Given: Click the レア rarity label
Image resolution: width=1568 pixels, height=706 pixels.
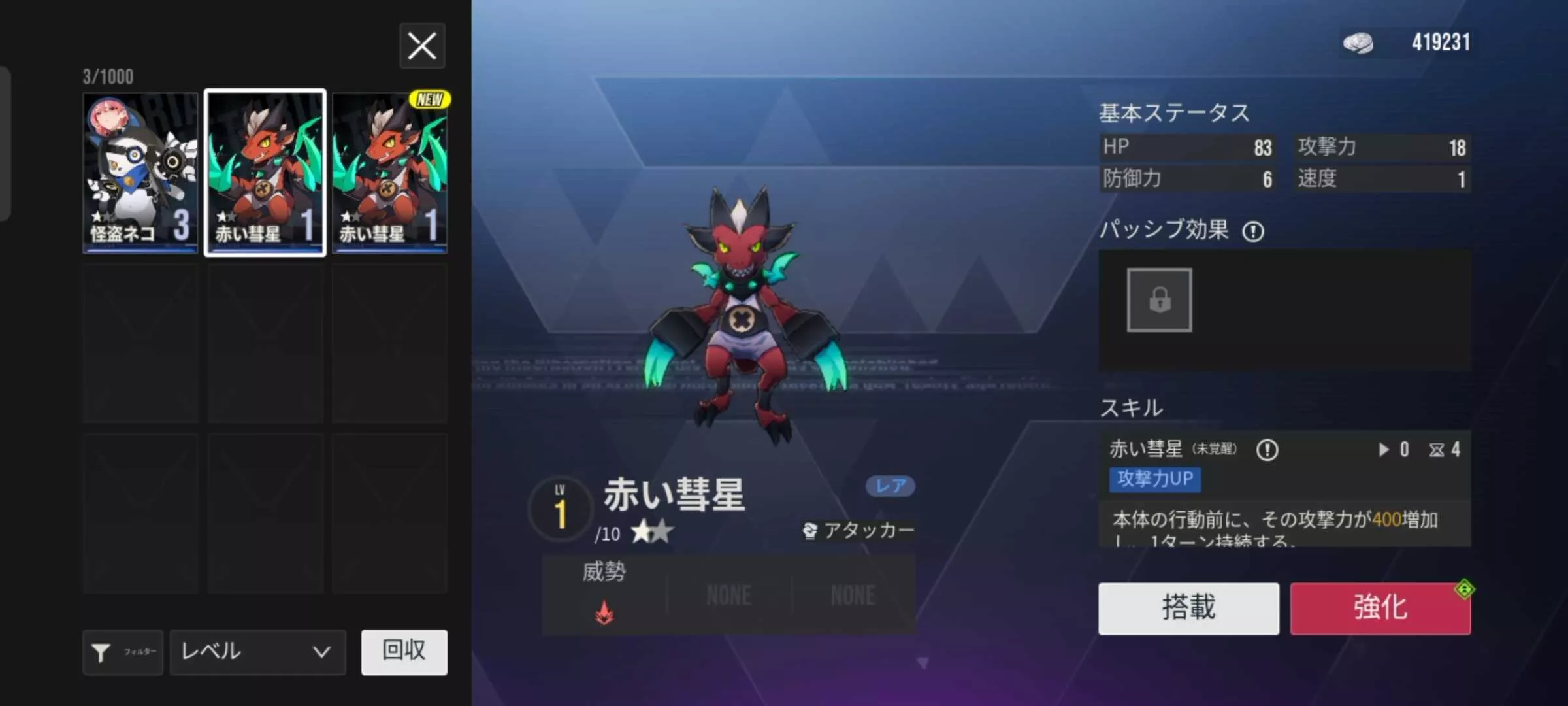Looking at the screenshot, I should point(890,486).
